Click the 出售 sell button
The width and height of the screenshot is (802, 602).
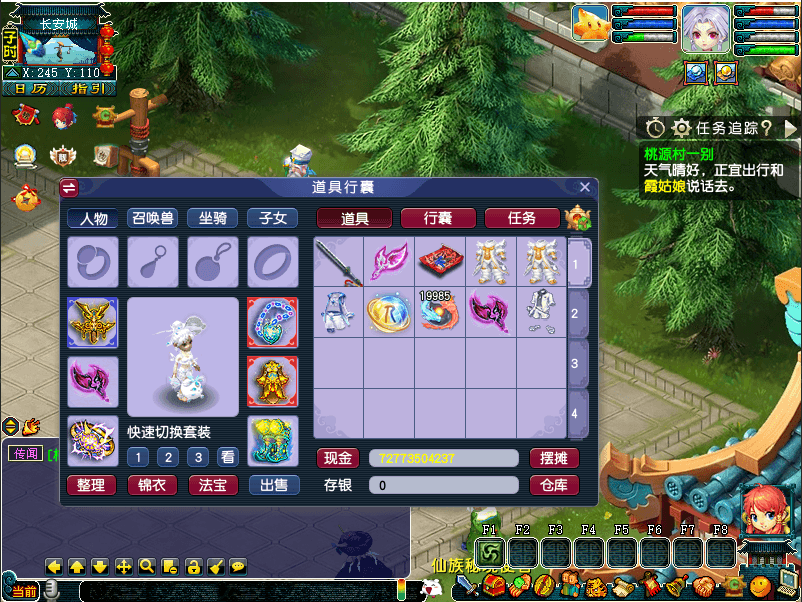273,485
